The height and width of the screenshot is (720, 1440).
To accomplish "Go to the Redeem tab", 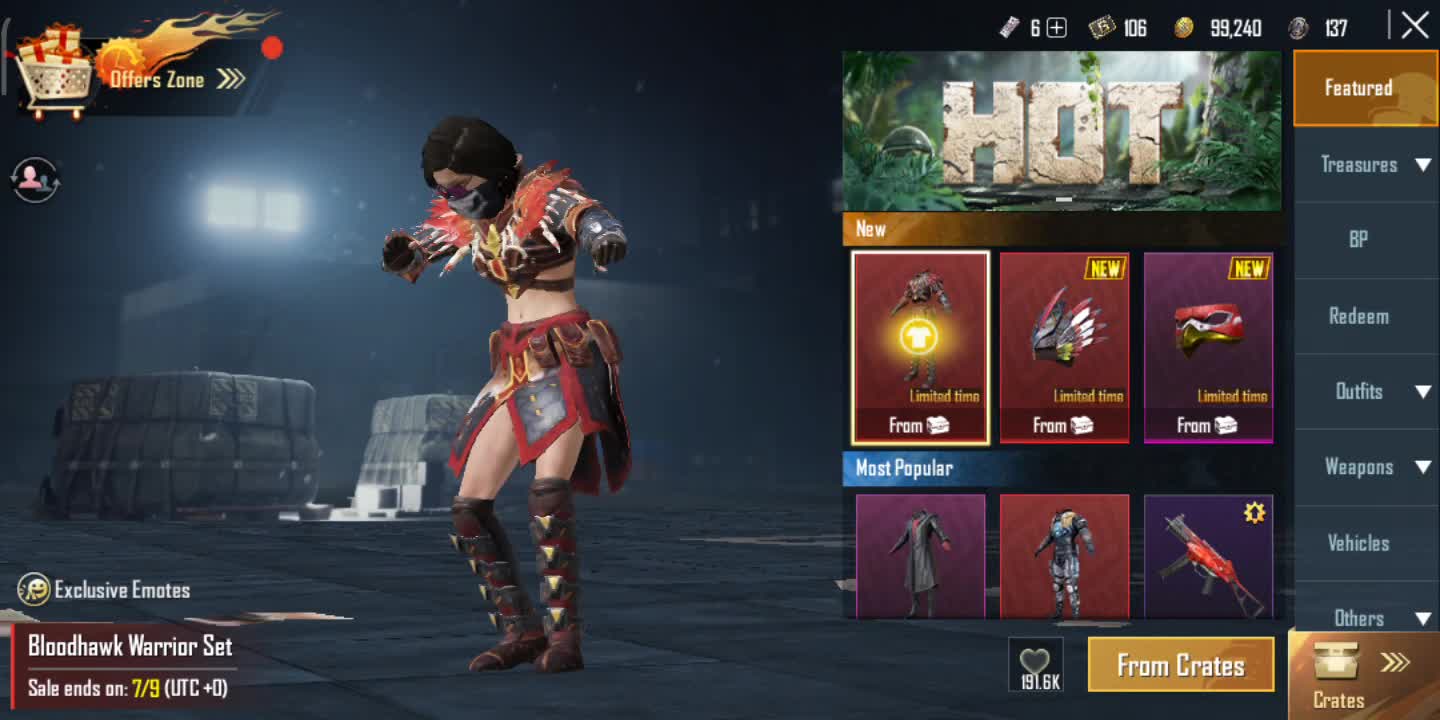I will coord(1358,316).
